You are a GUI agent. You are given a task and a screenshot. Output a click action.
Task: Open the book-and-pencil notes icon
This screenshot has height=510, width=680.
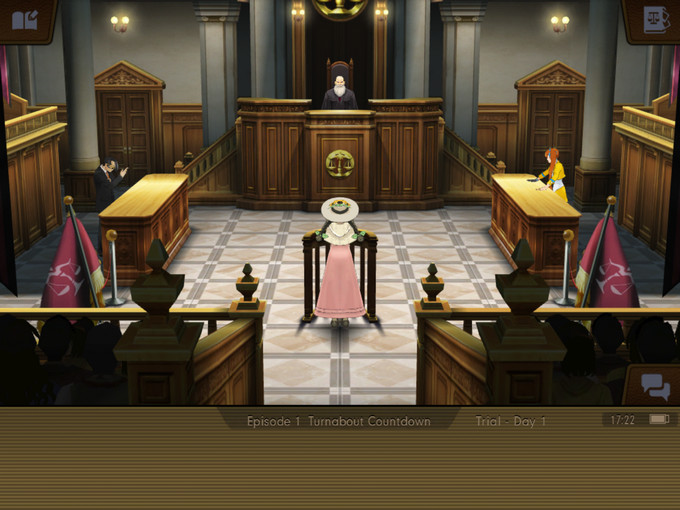click(25, 18)
